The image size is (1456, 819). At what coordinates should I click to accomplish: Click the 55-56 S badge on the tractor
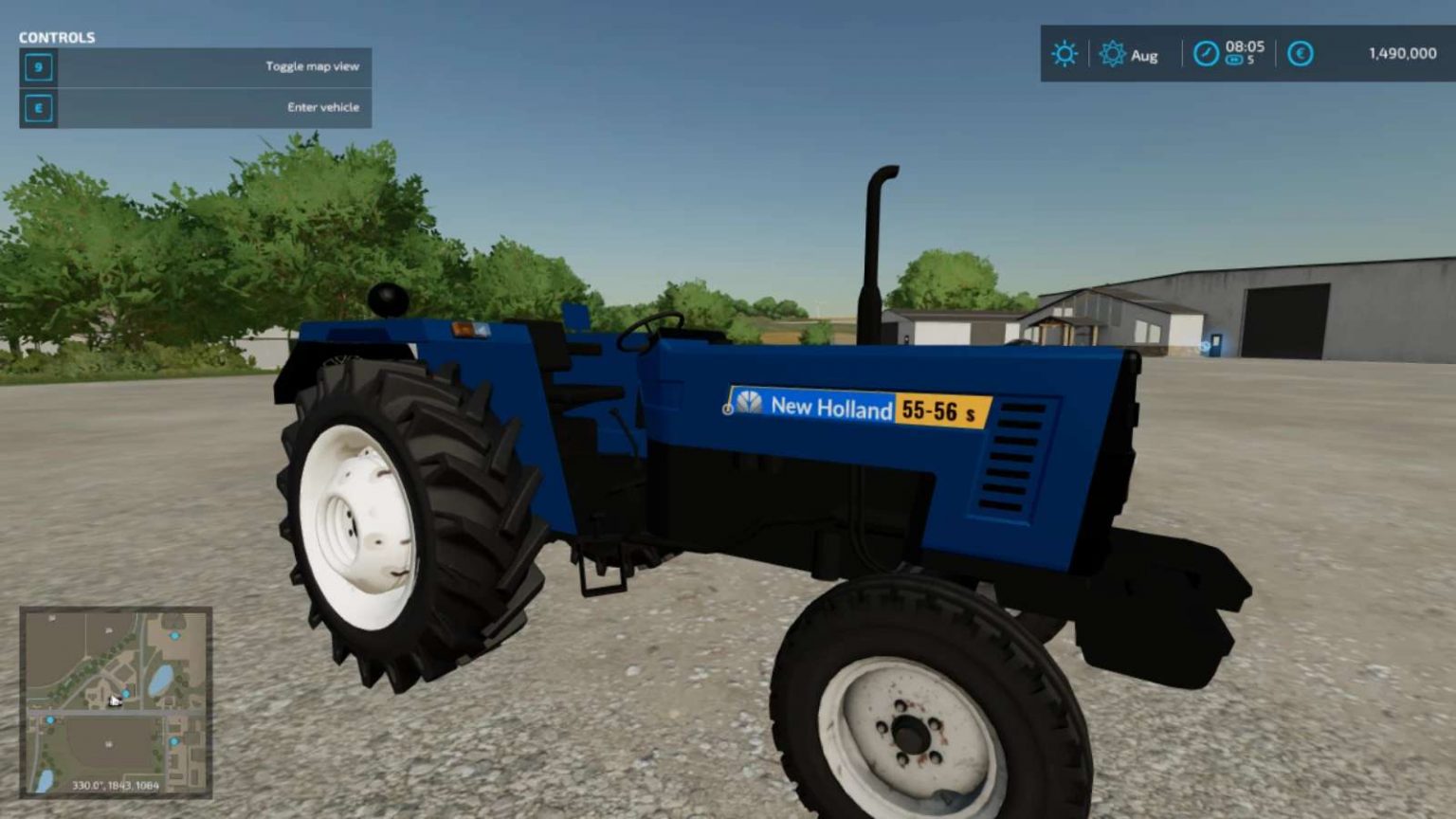[940, 411]
